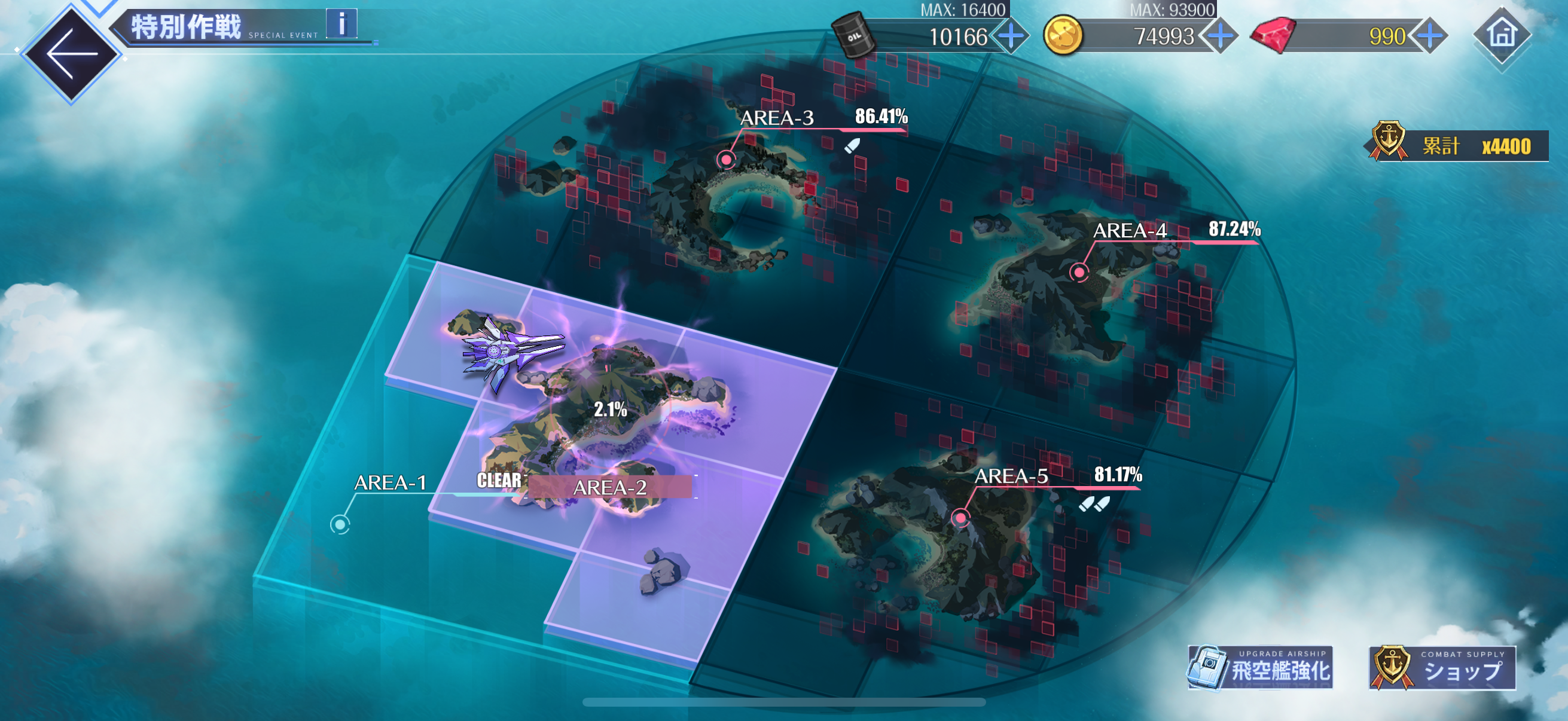Image resolution: width=1568 pixels, height=721 pixels.
Task: Select the cleared AREA-1 marker
Action: point(340,524)
